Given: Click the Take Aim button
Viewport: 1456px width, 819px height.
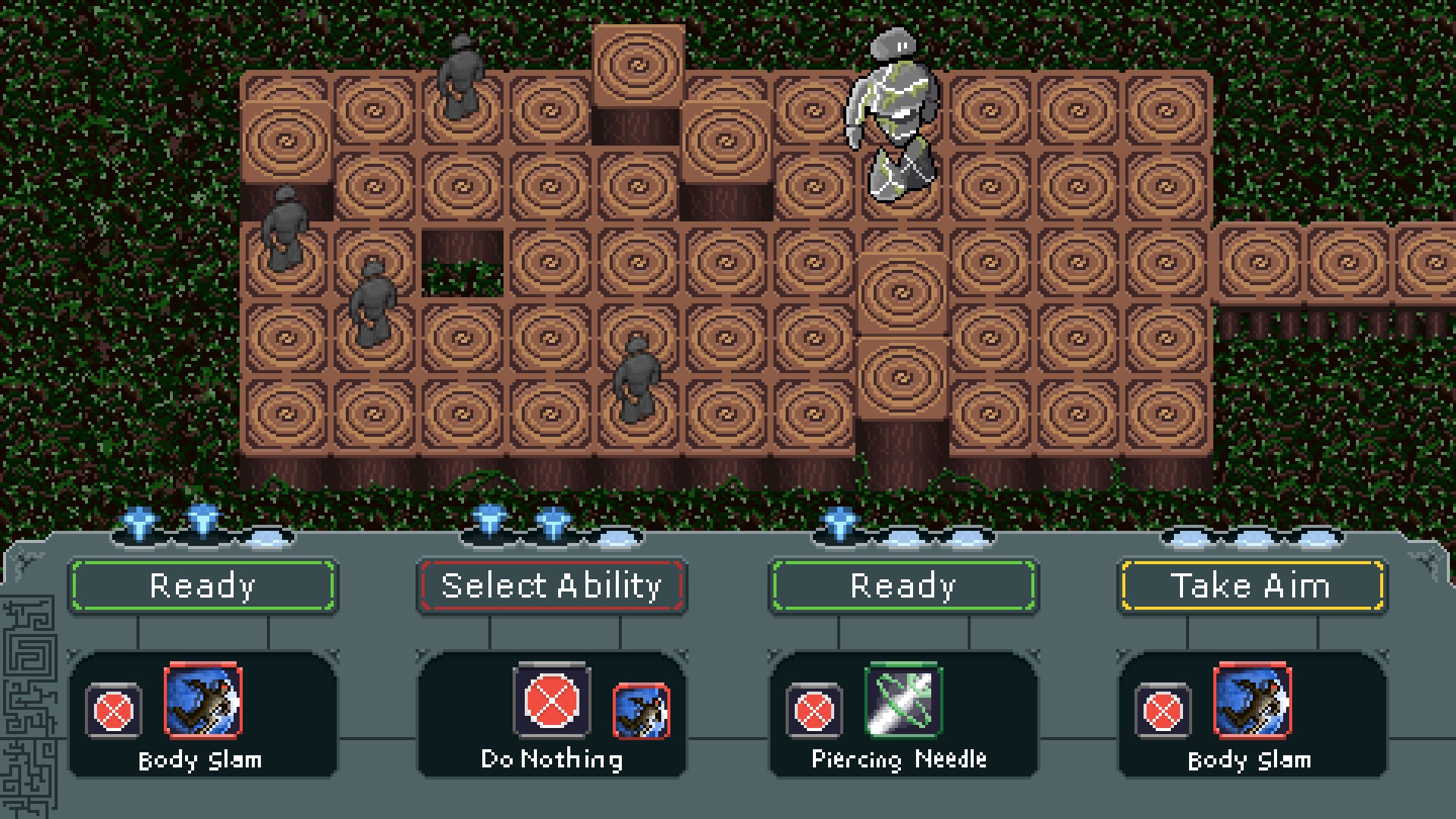Looking at the screenshot, I should 1251,585.
